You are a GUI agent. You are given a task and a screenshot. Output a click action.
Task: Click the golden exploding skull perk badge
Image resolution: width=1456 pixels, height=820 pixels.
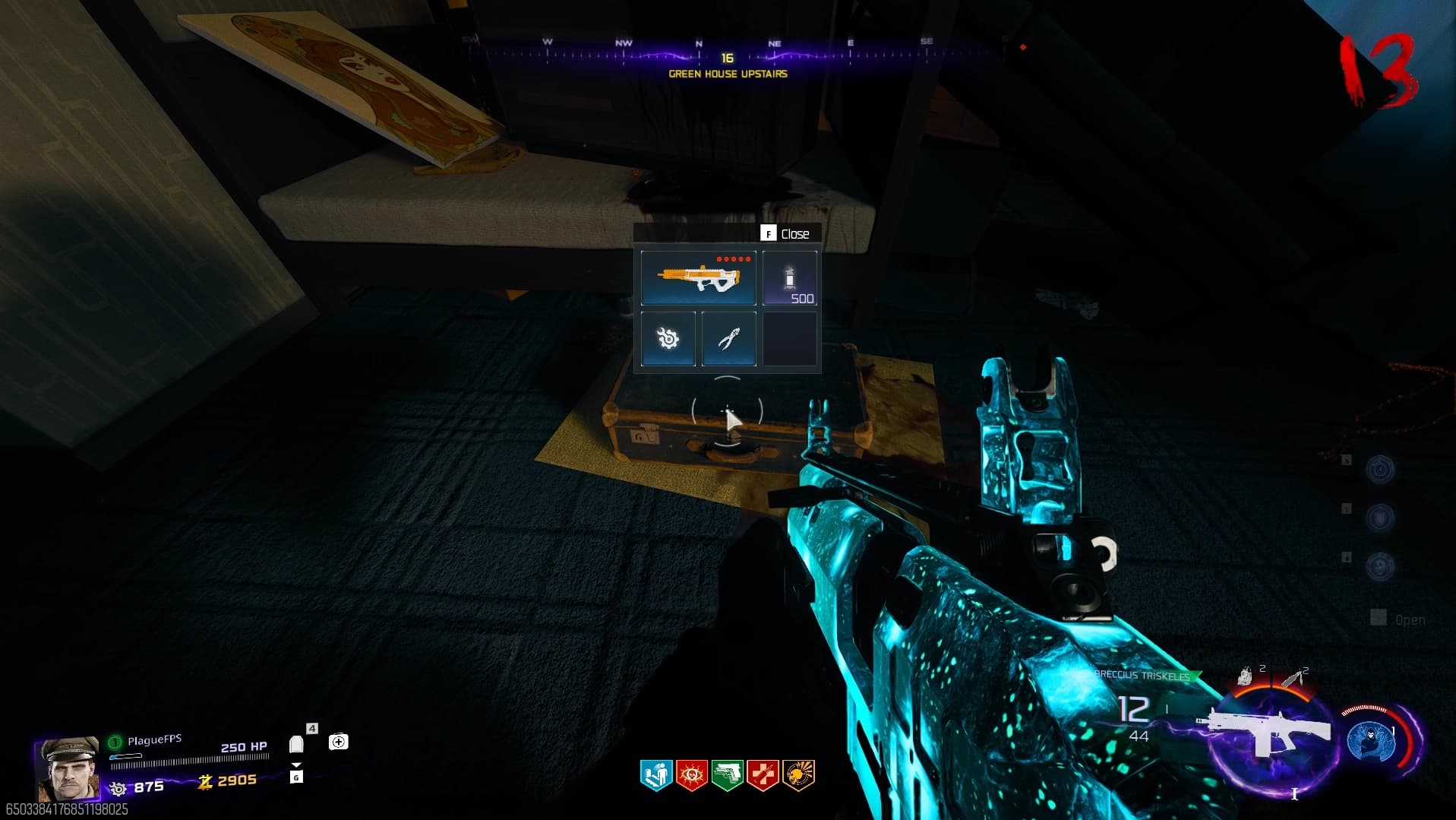click(x=798, y=775)
